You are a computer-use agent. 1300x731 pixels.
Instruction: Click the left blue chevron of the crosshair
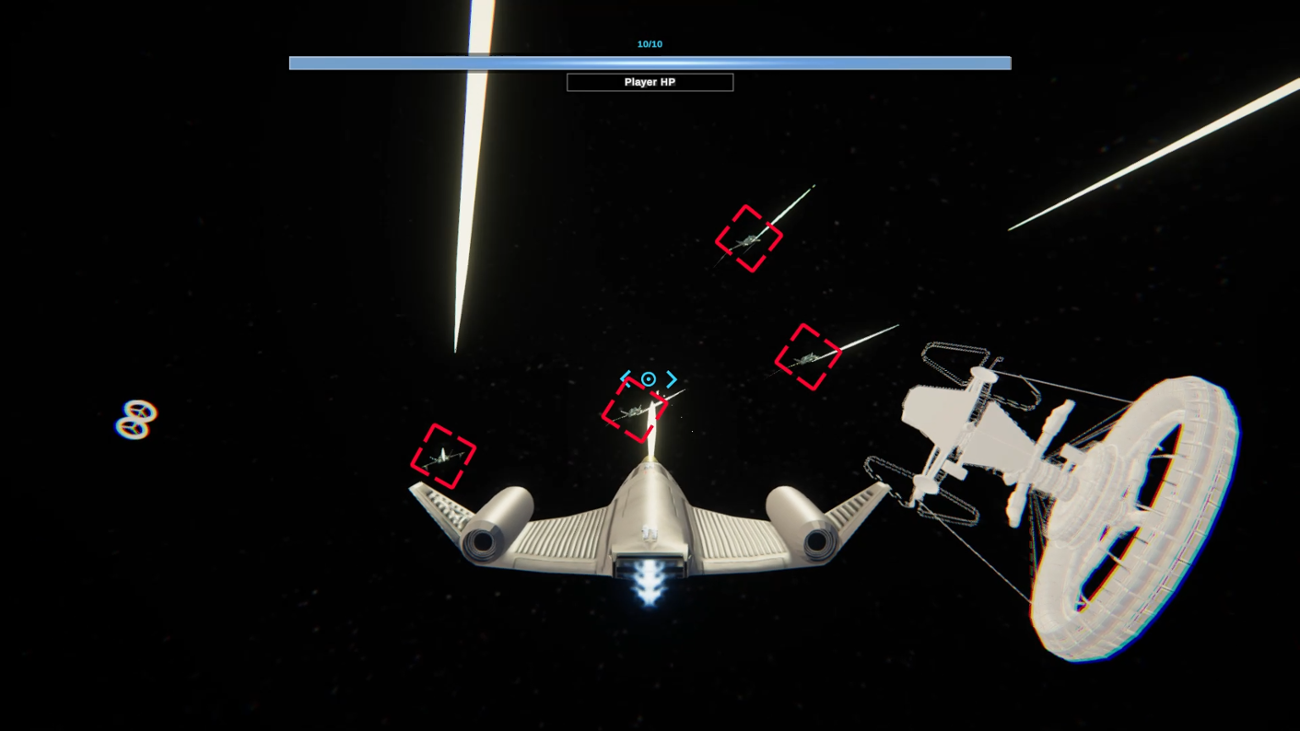coord(627,378)
